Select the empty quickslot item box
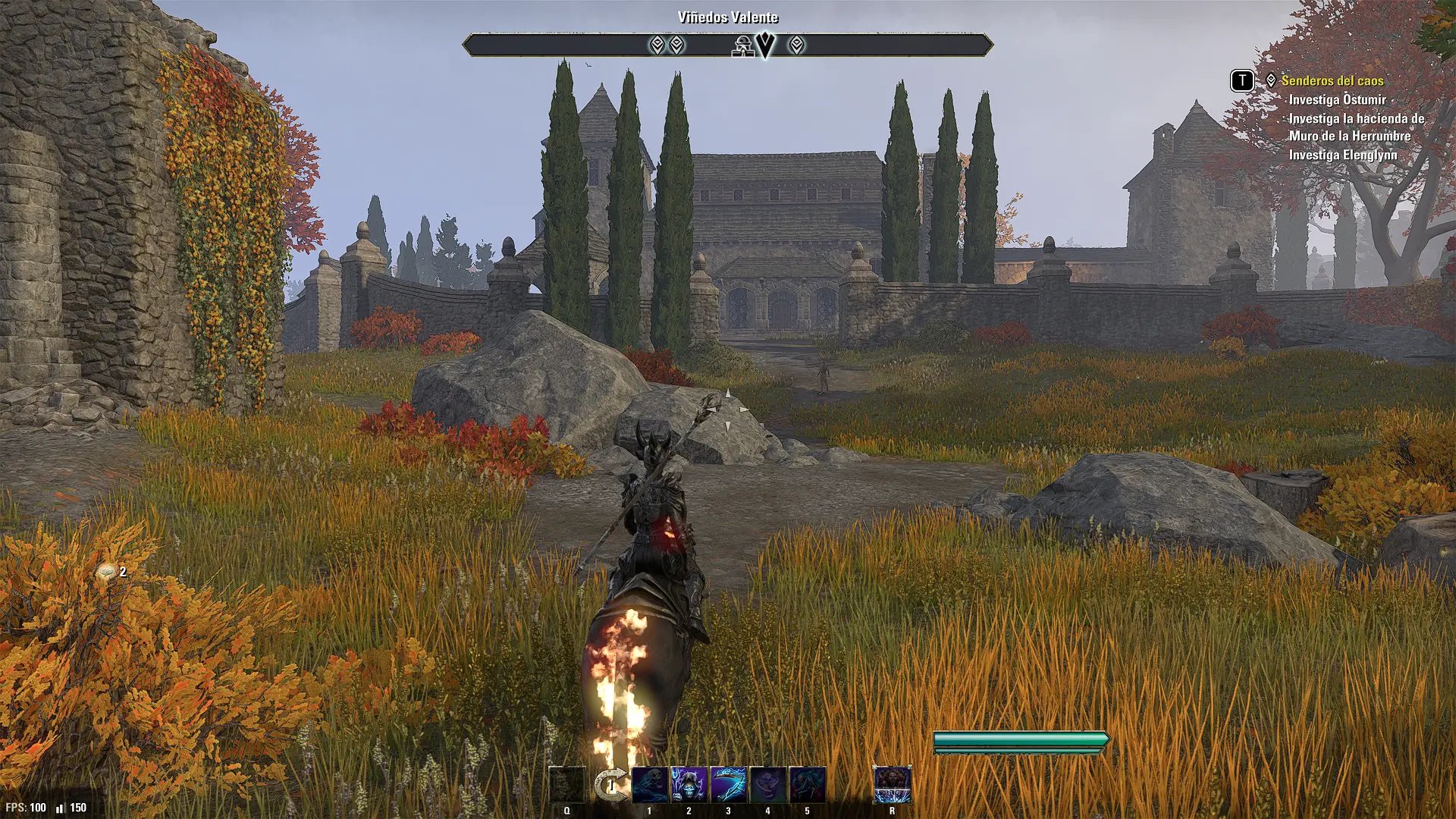Screen dimensions: 1456x819 (567, 785)
